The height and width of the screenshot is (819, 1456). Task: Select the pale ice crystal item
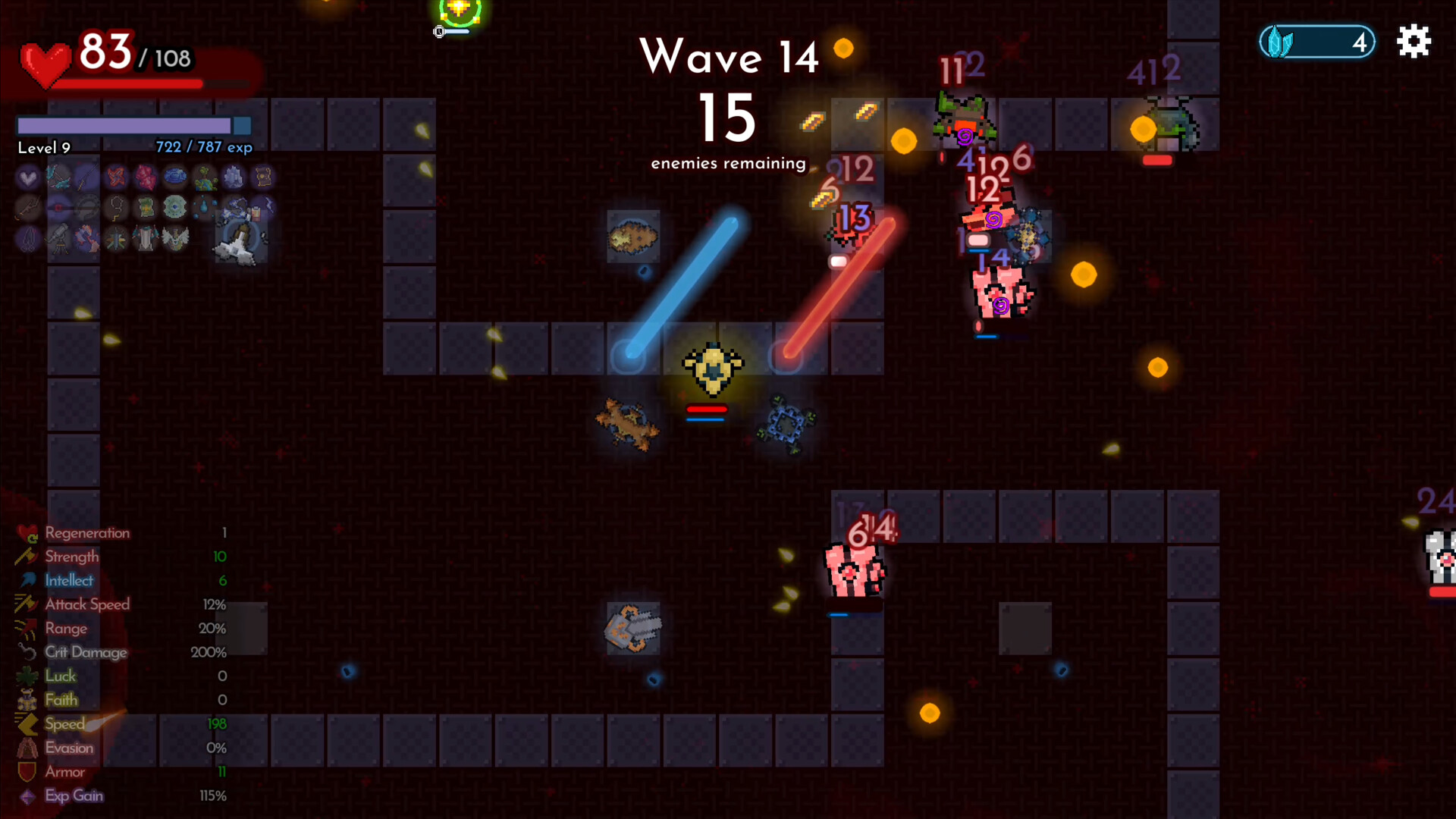tap(234, 178)
